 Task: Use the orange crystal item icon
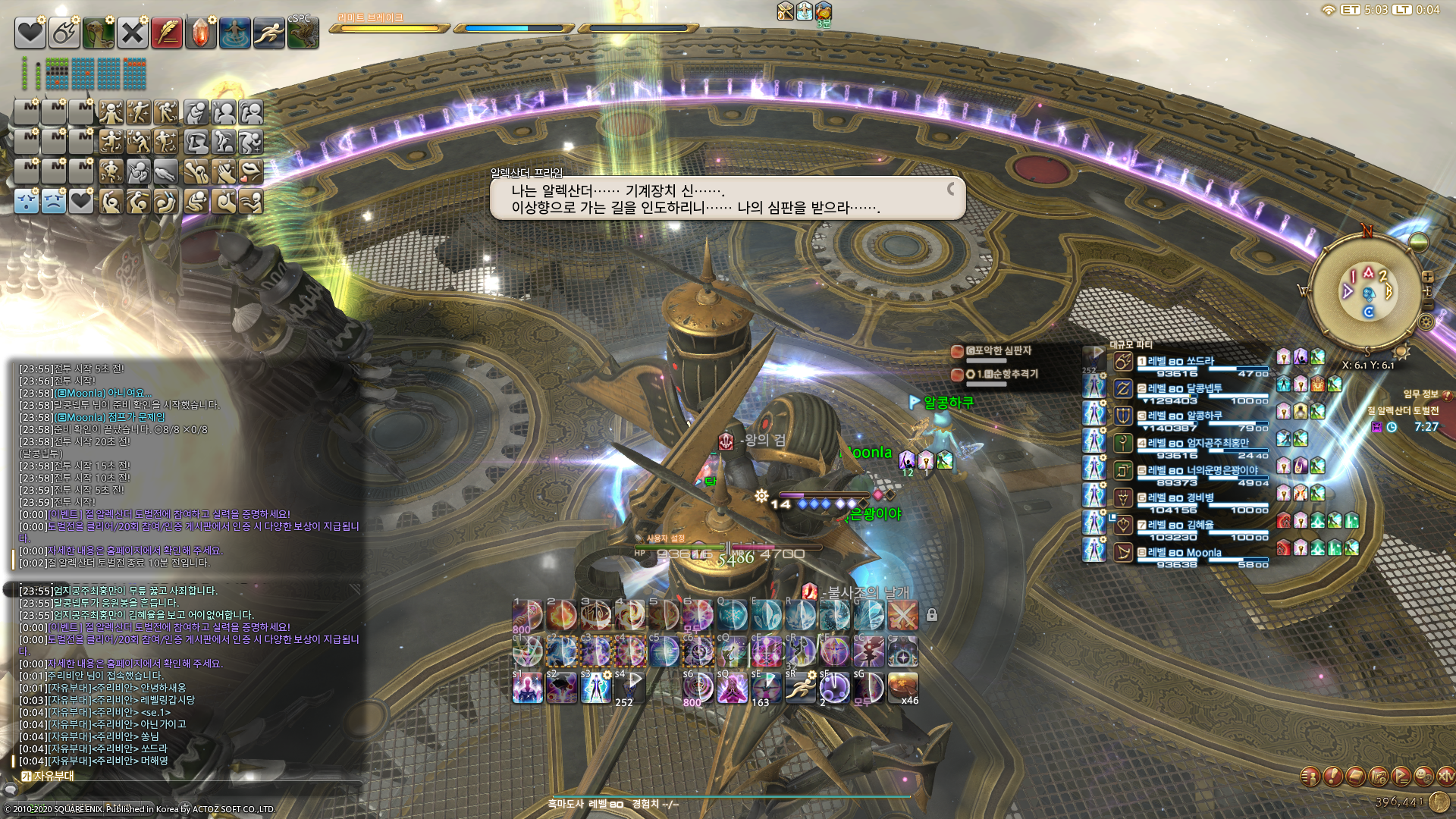click(x=200, y=33)
